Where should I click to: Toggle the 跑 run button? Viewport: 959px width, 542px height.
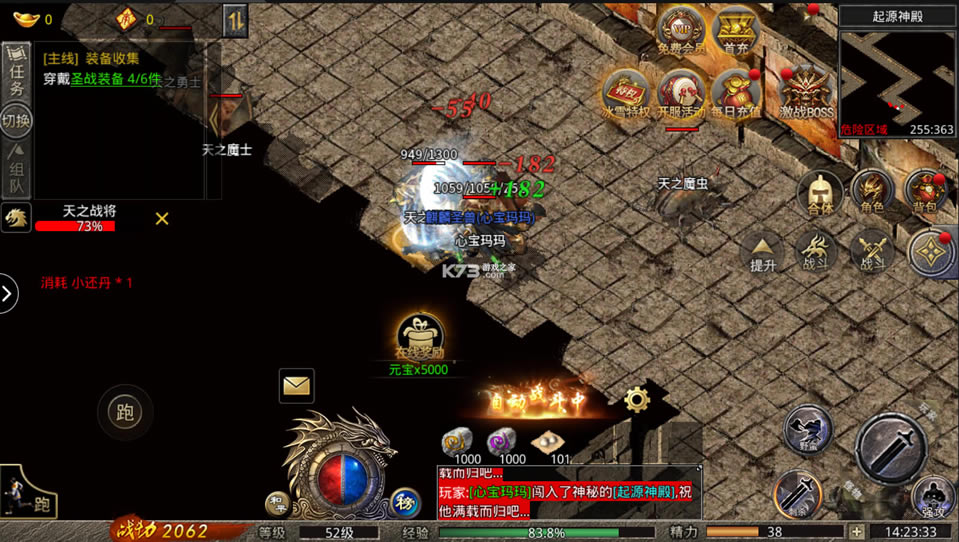125,412
